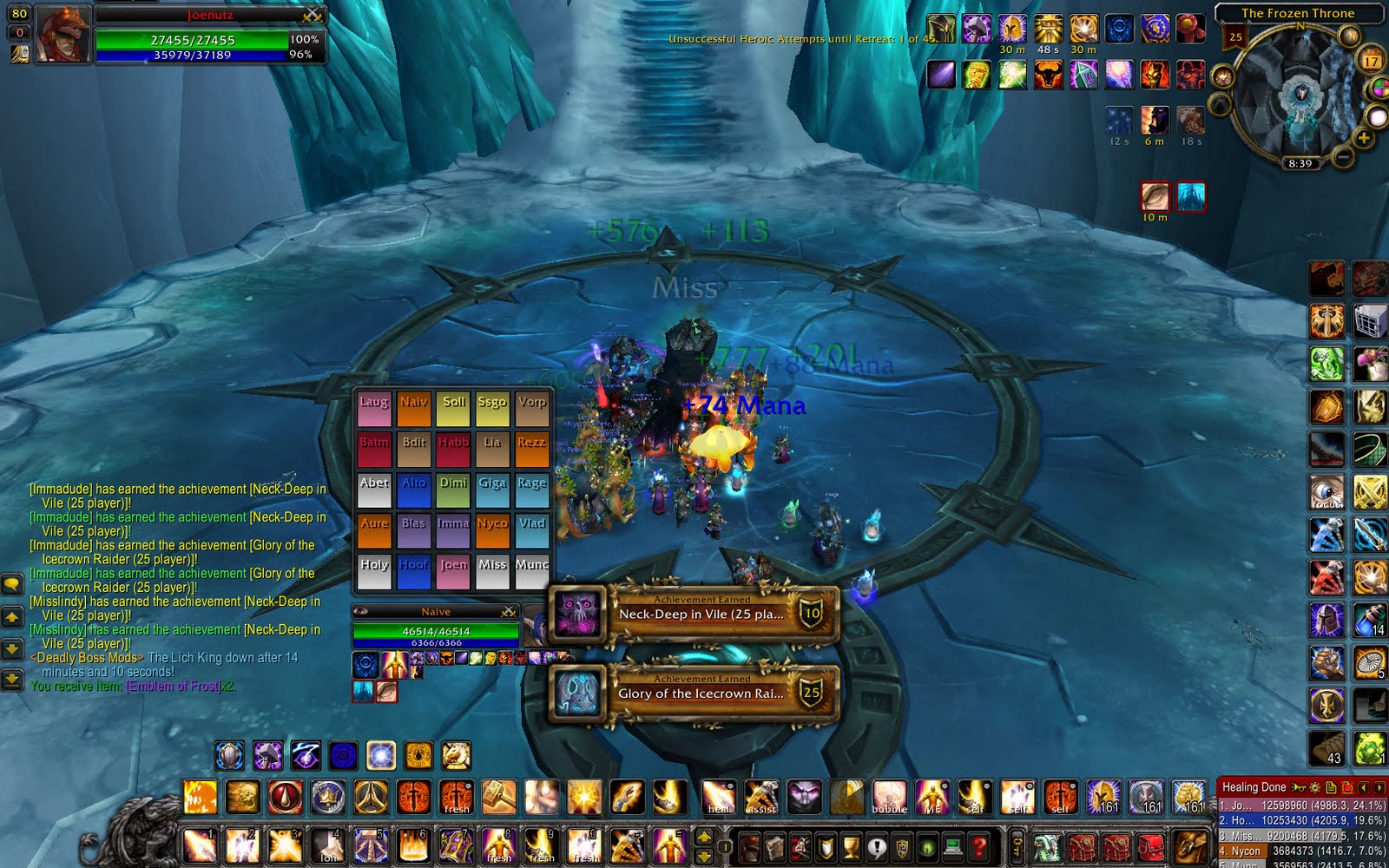Click the "heal" macro icon
Screen dimensions: 1389x868
[719, 796]
